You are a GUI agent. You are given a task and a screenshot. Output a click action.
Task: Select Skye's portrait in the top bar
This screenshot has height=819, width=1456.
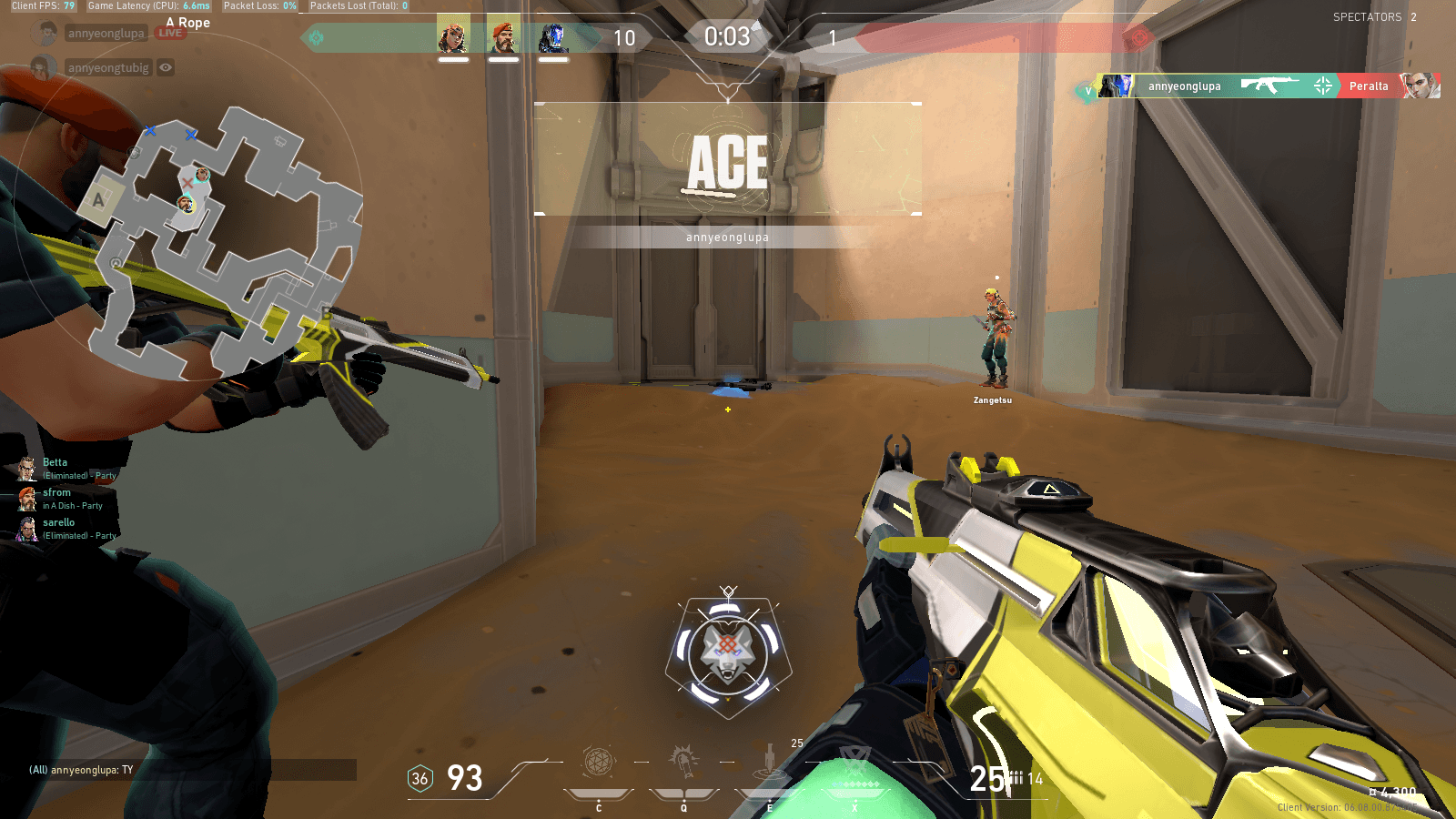point(453,38)
